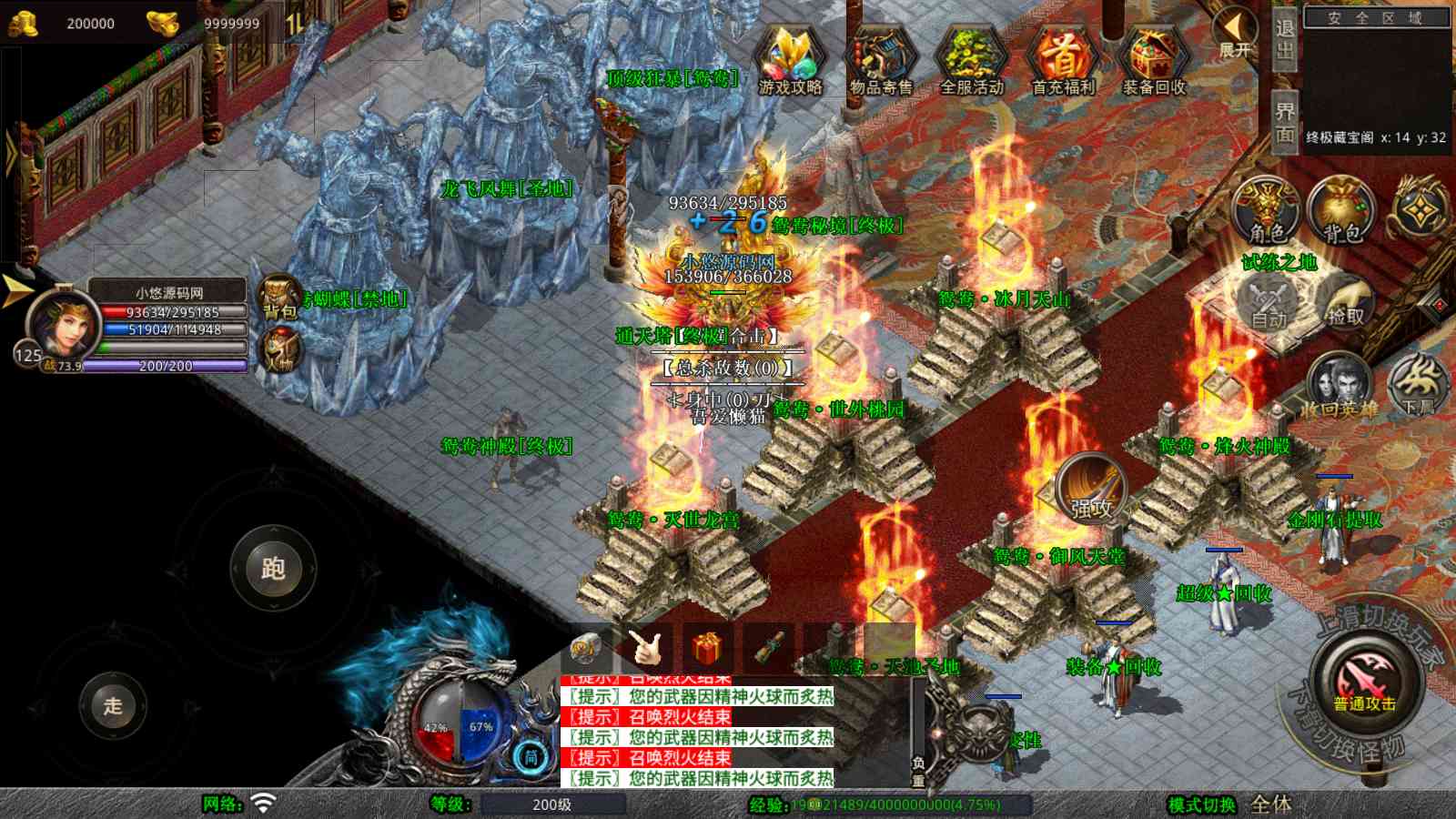This screenshot has width=1456, height=819.
Task: Open the red gift box icon
Action: (706, 649)
